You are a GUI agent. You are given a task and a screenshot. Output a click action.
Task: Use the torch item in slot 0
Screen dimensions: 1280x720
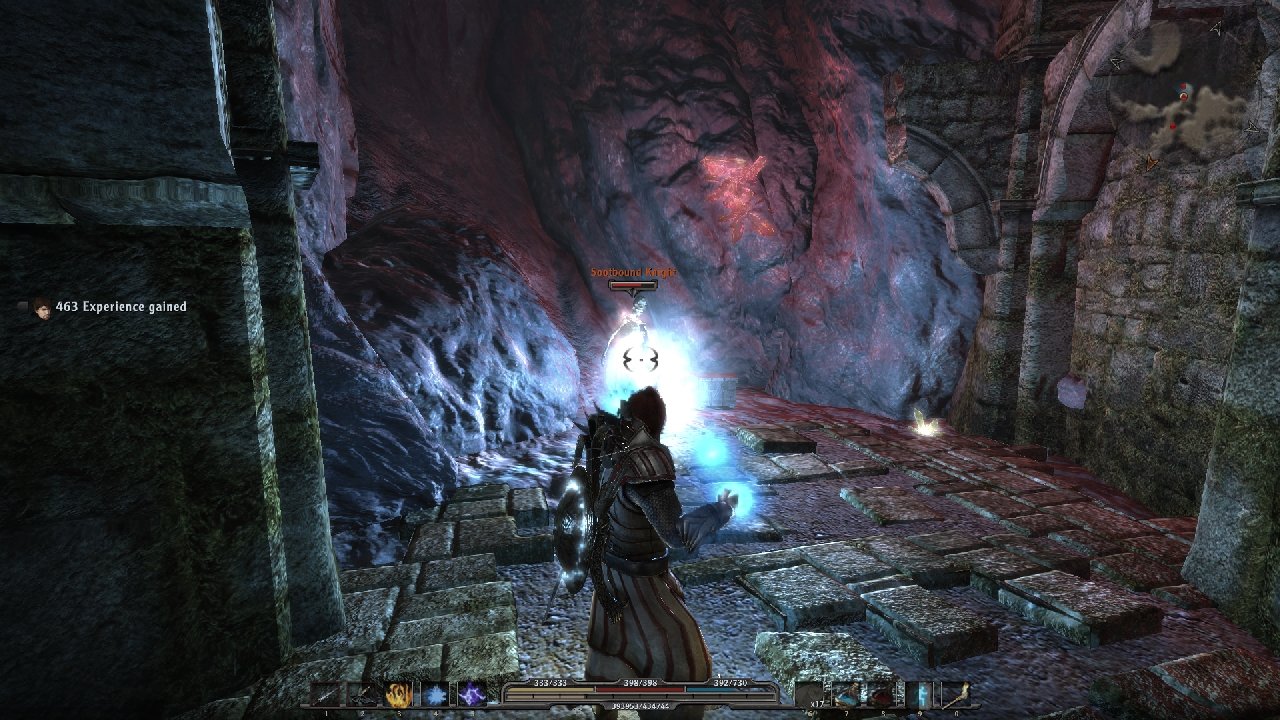[955, 695]
